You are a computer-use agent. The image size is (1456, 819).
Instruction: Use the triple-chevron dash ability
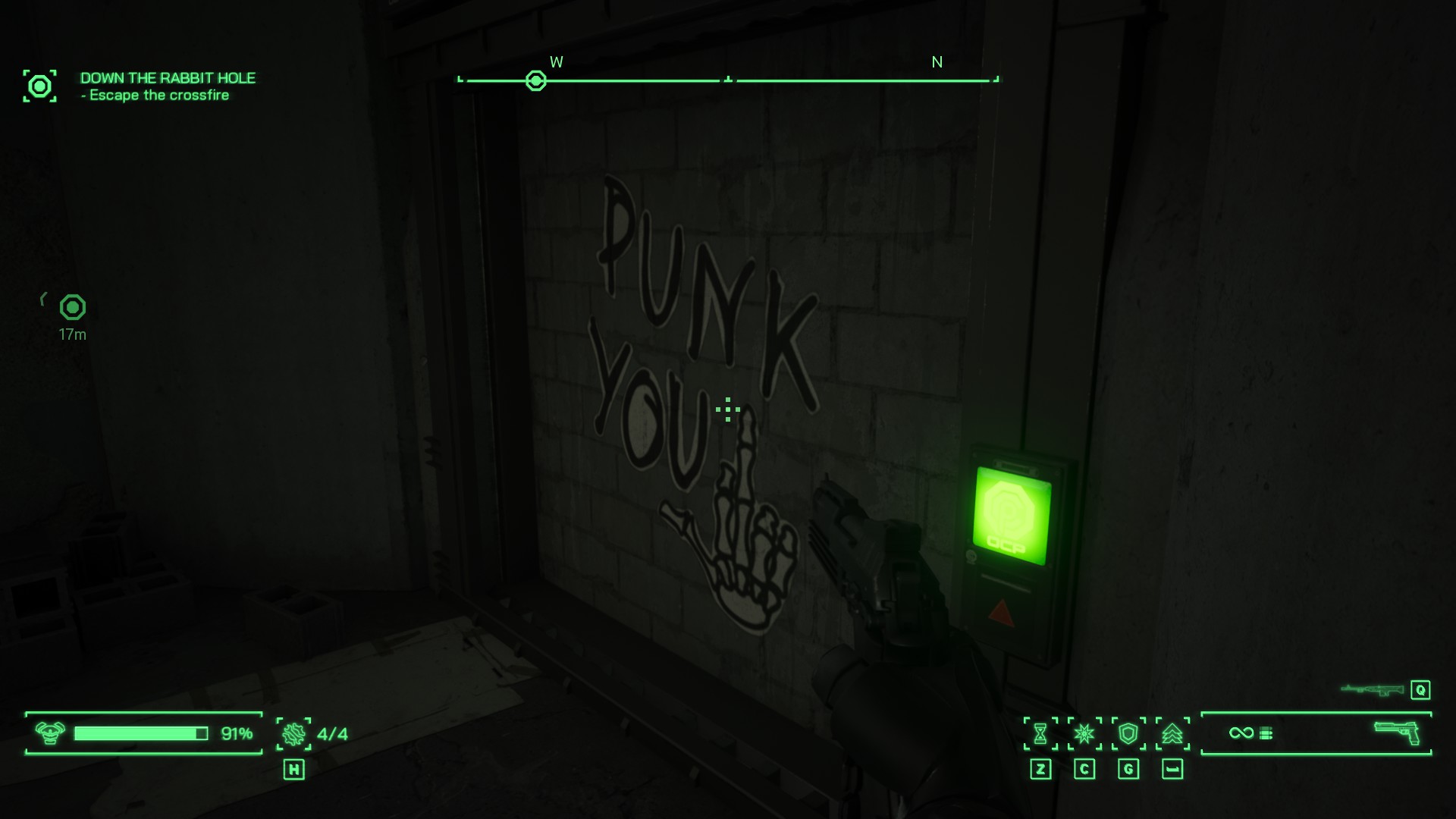[x=1172, y=733]
